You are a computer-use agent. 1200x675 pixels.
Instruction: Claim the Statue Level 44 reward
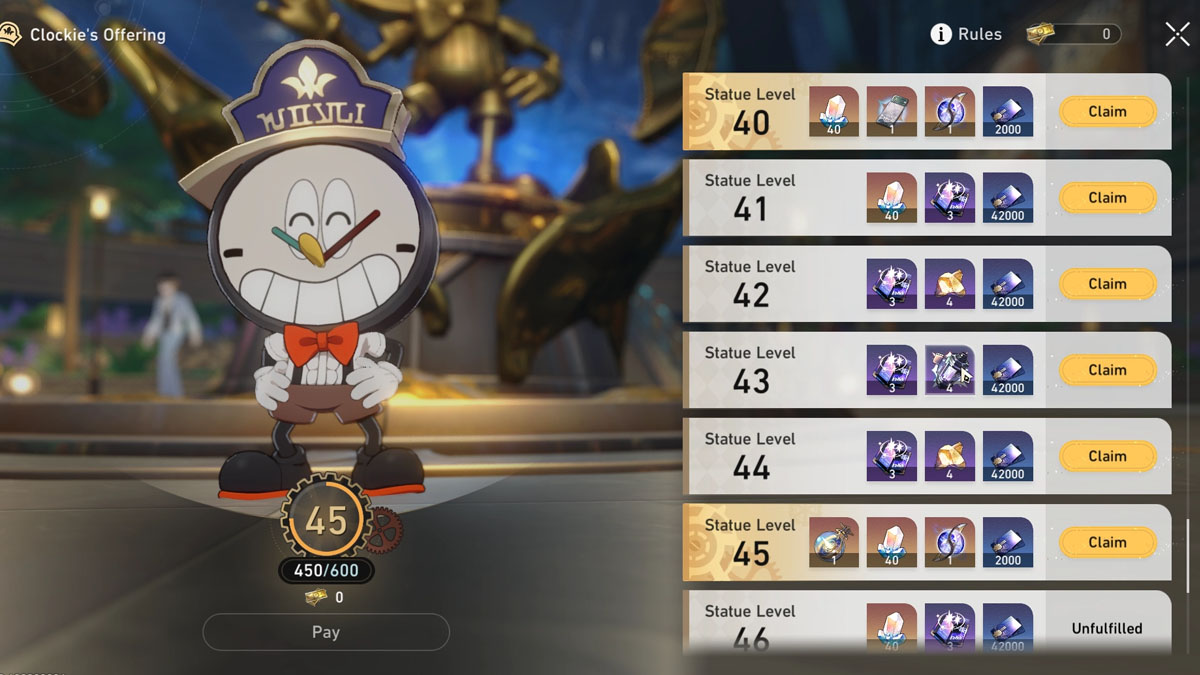[x=1107, y=456]
